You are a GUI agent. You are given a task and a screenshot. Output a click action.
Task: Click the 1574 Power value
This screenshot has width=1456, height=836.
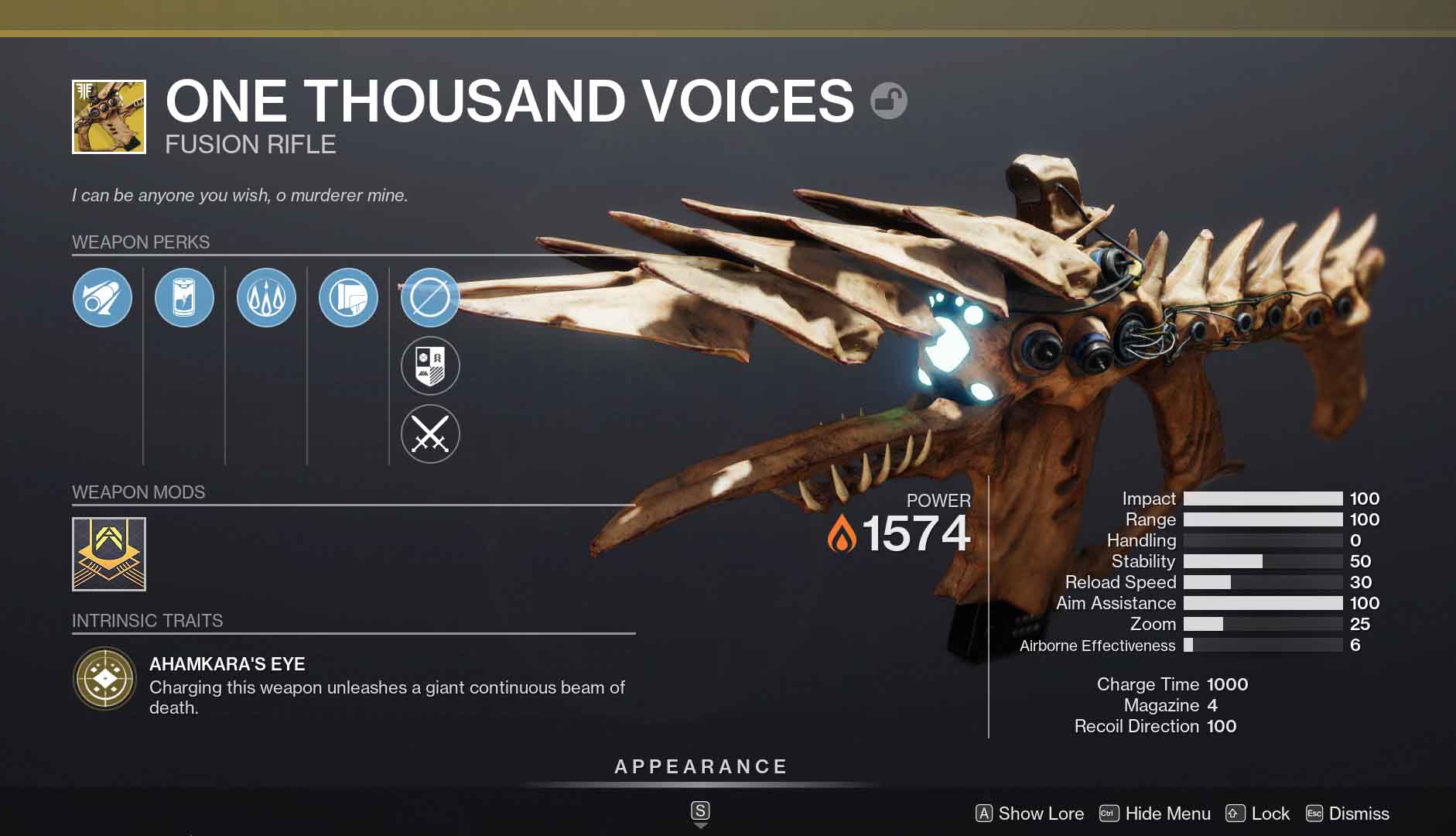917,532
